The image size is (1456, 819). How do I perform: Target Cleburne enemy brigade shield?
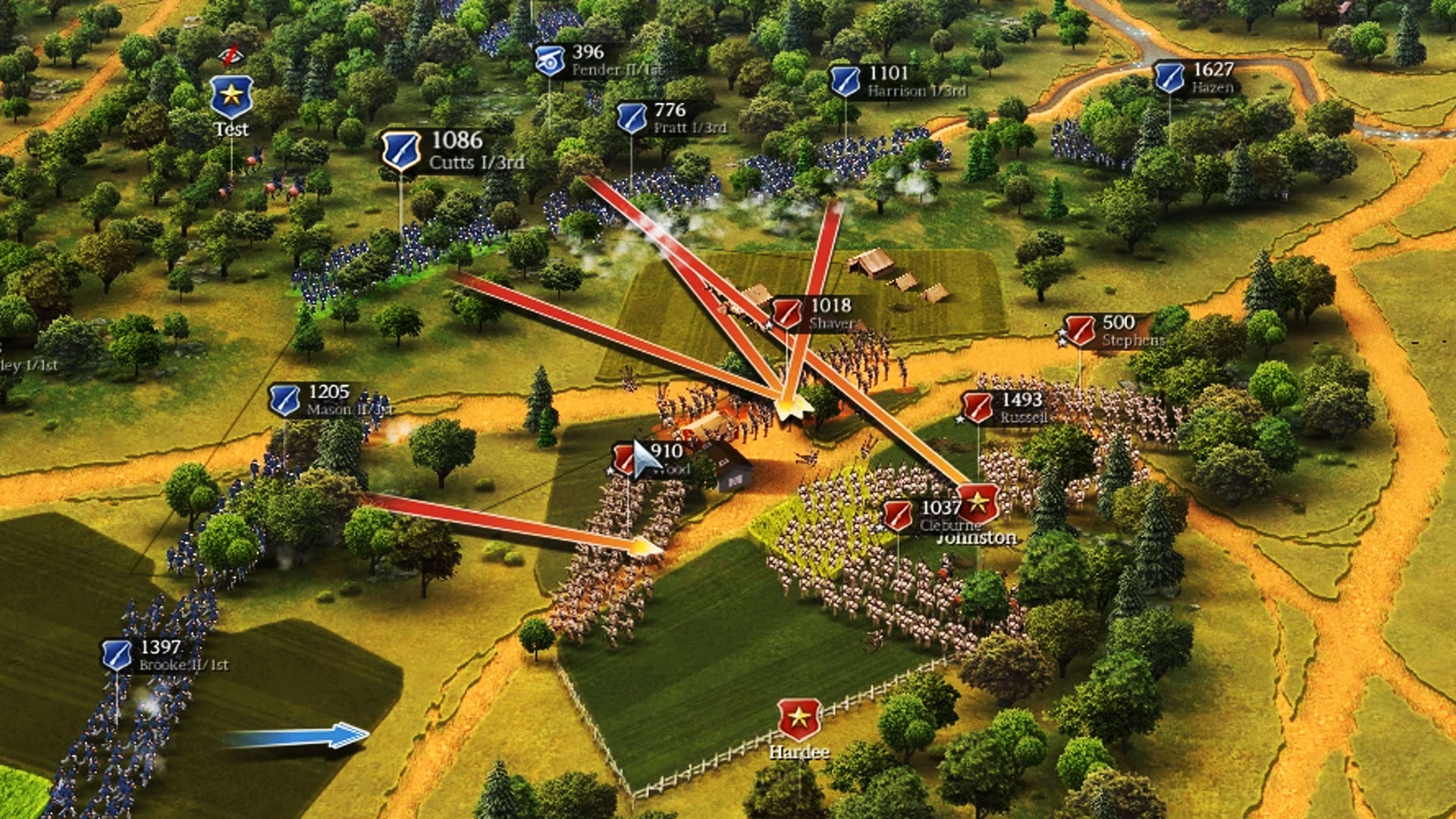tap(898, 516)
